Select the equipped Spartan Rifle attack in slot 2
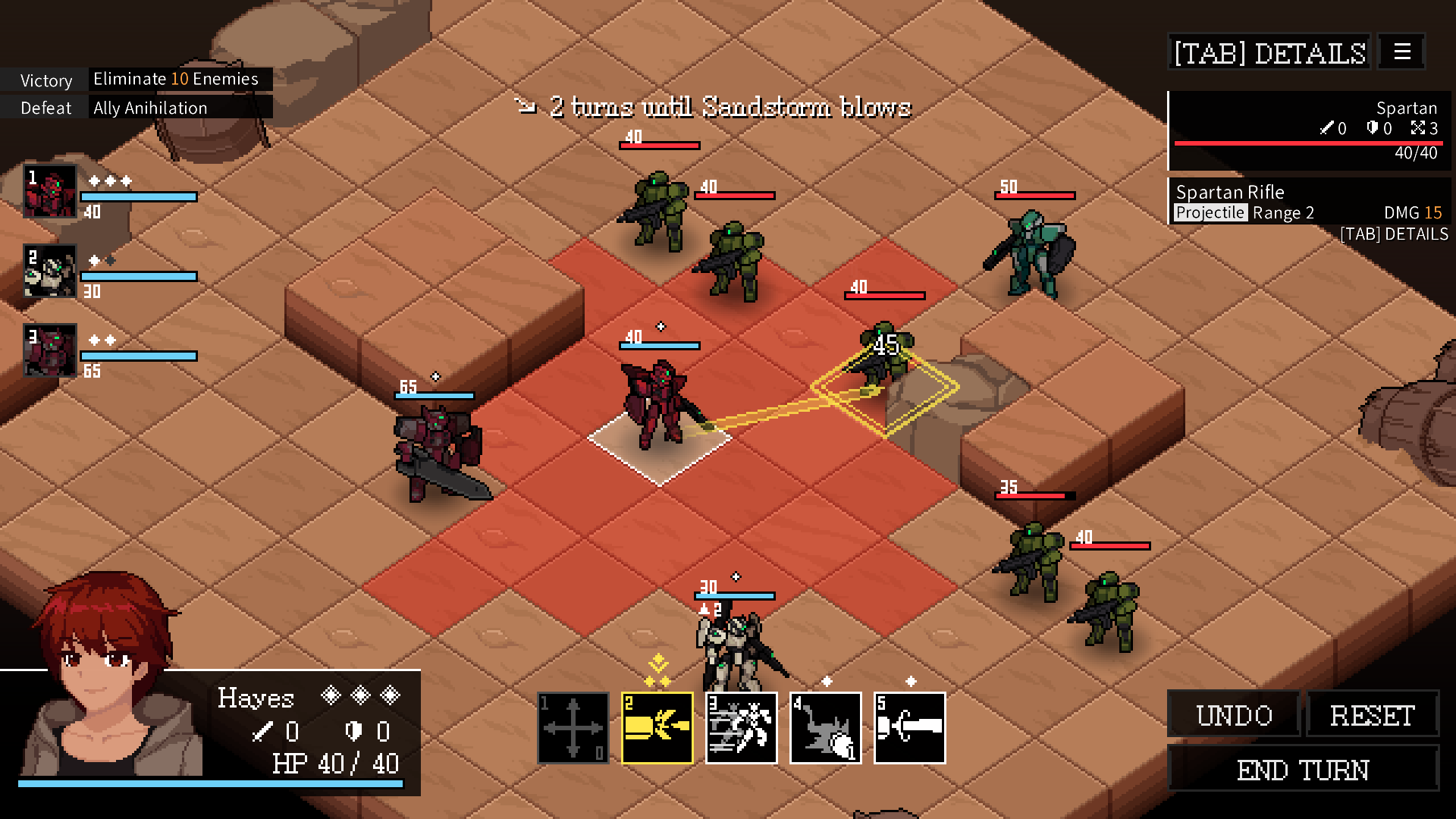The width and height of the screenshot is (1456, 819). coord(657,727)
